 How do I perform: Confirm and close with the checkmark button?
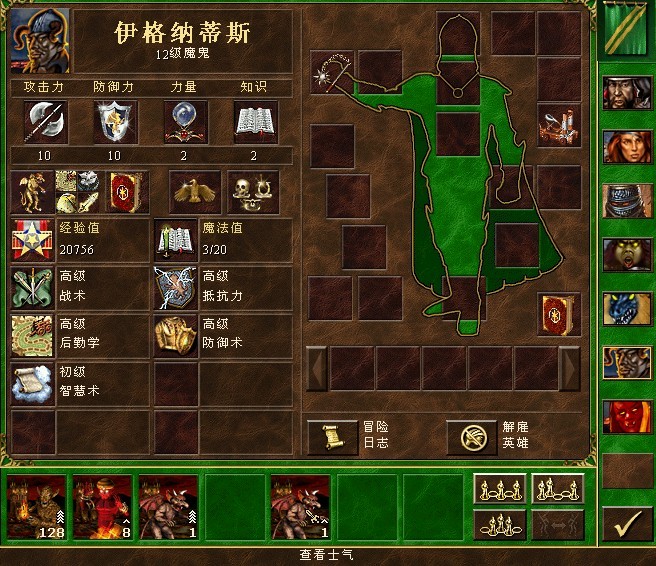point(628,522)
